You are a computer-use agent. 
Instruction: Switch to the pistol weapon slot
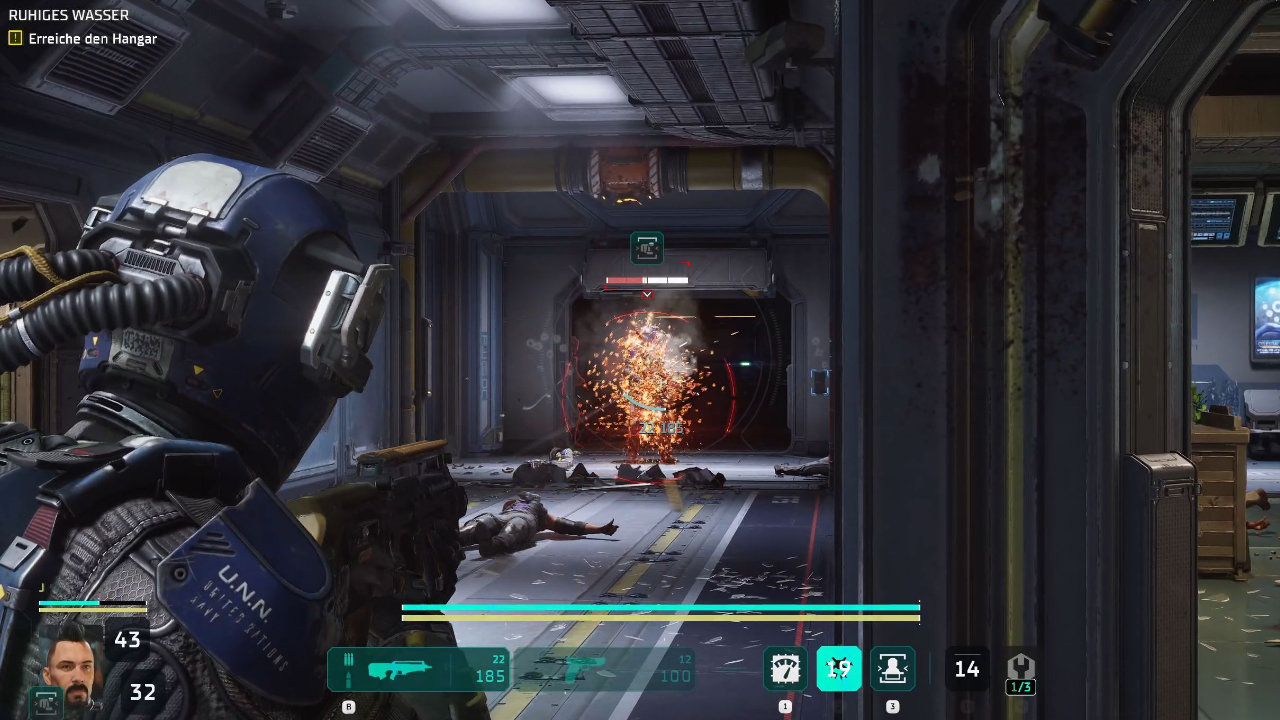pos(604,669)
